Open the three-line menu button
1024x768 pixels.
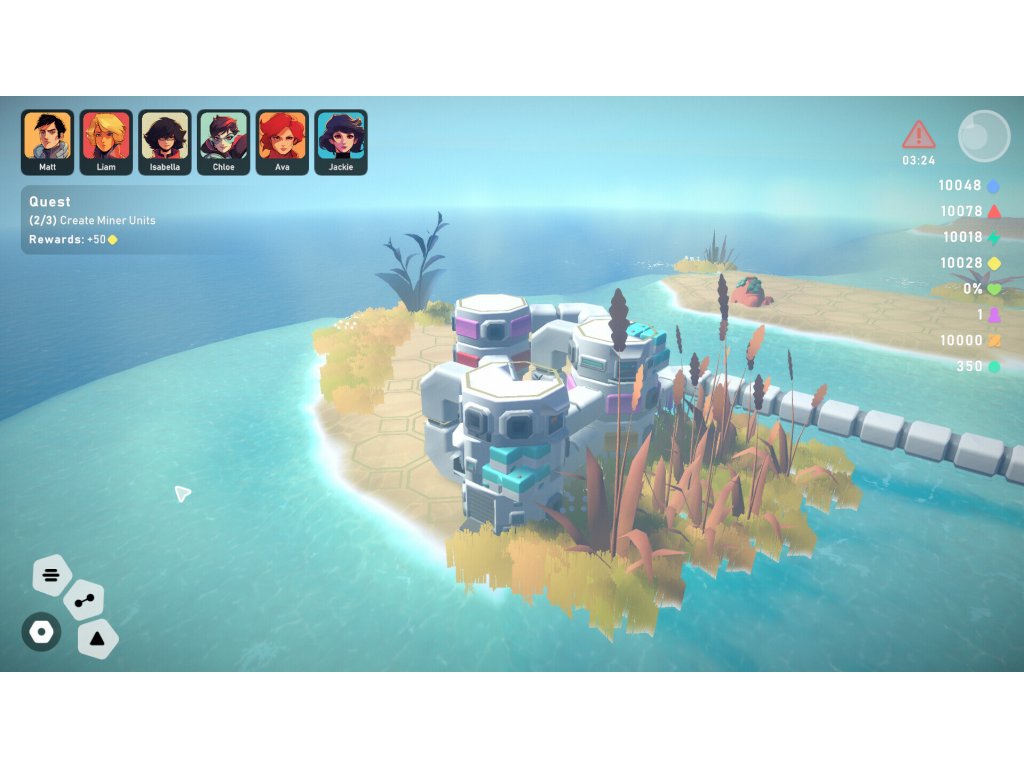click(52, 575)
